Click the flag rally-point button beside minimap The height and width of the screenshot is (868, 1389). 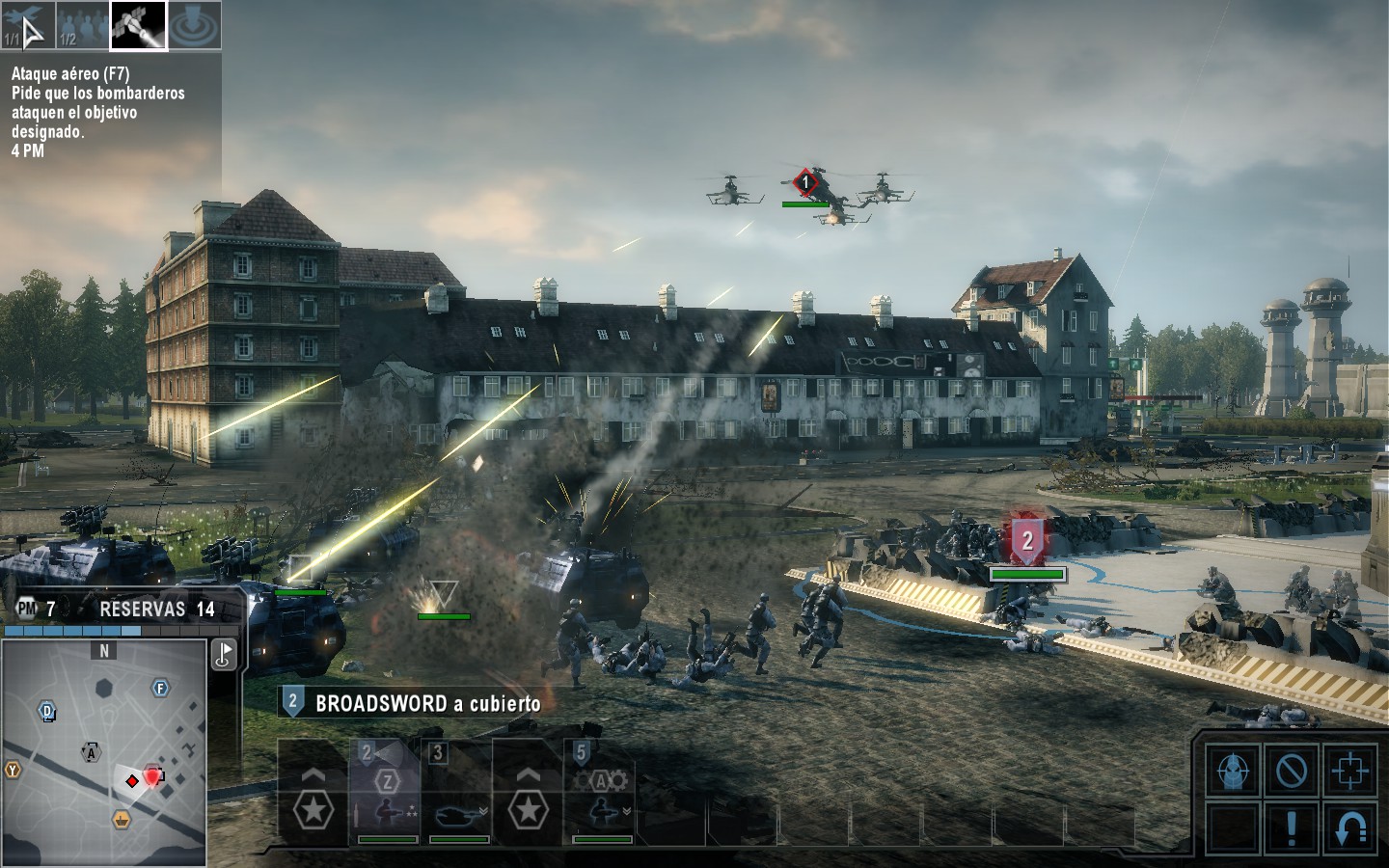pos(224,655)
